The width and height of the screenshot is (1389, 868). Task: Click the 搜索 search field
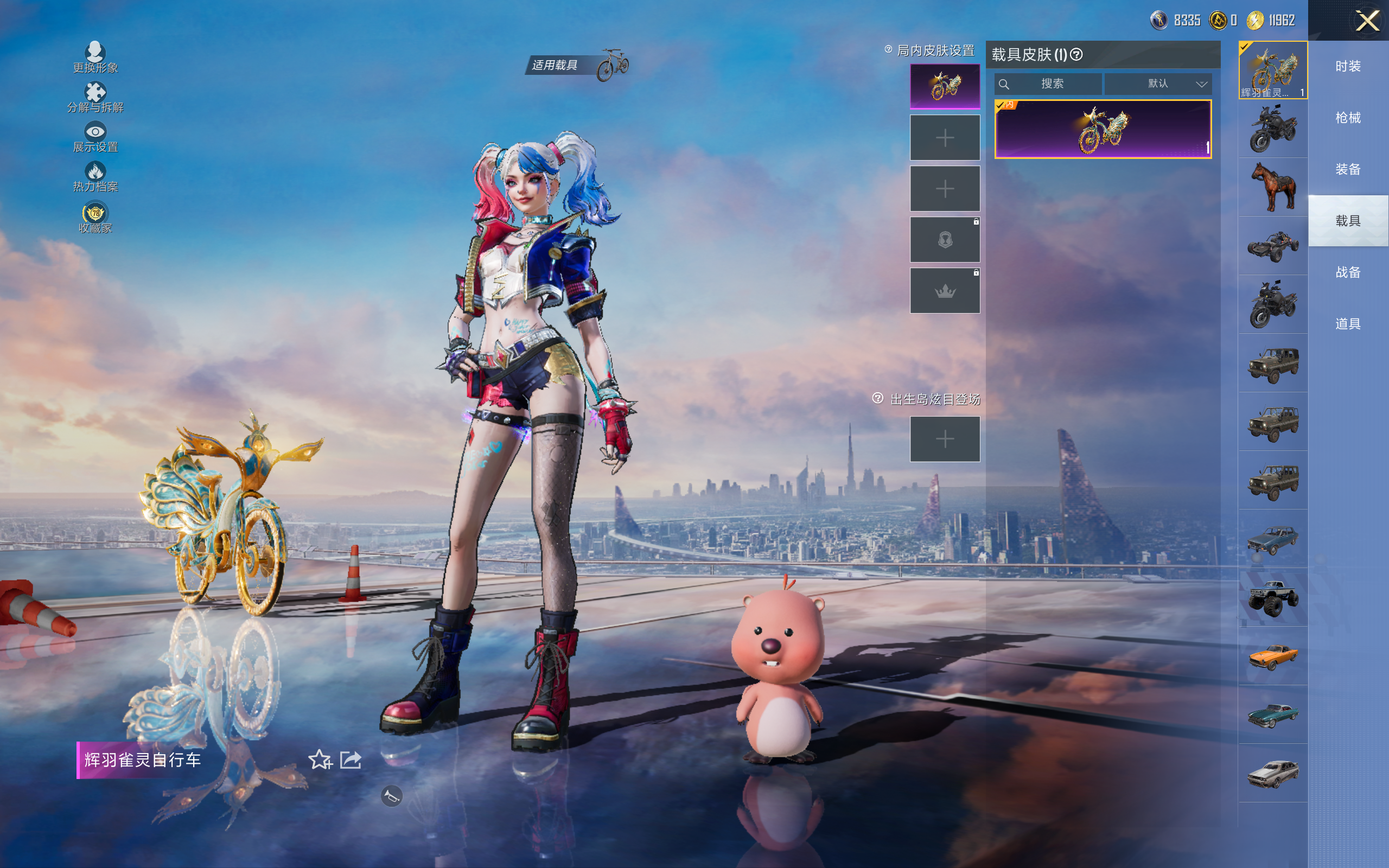pyautogui.click(x=1048, y=84)
